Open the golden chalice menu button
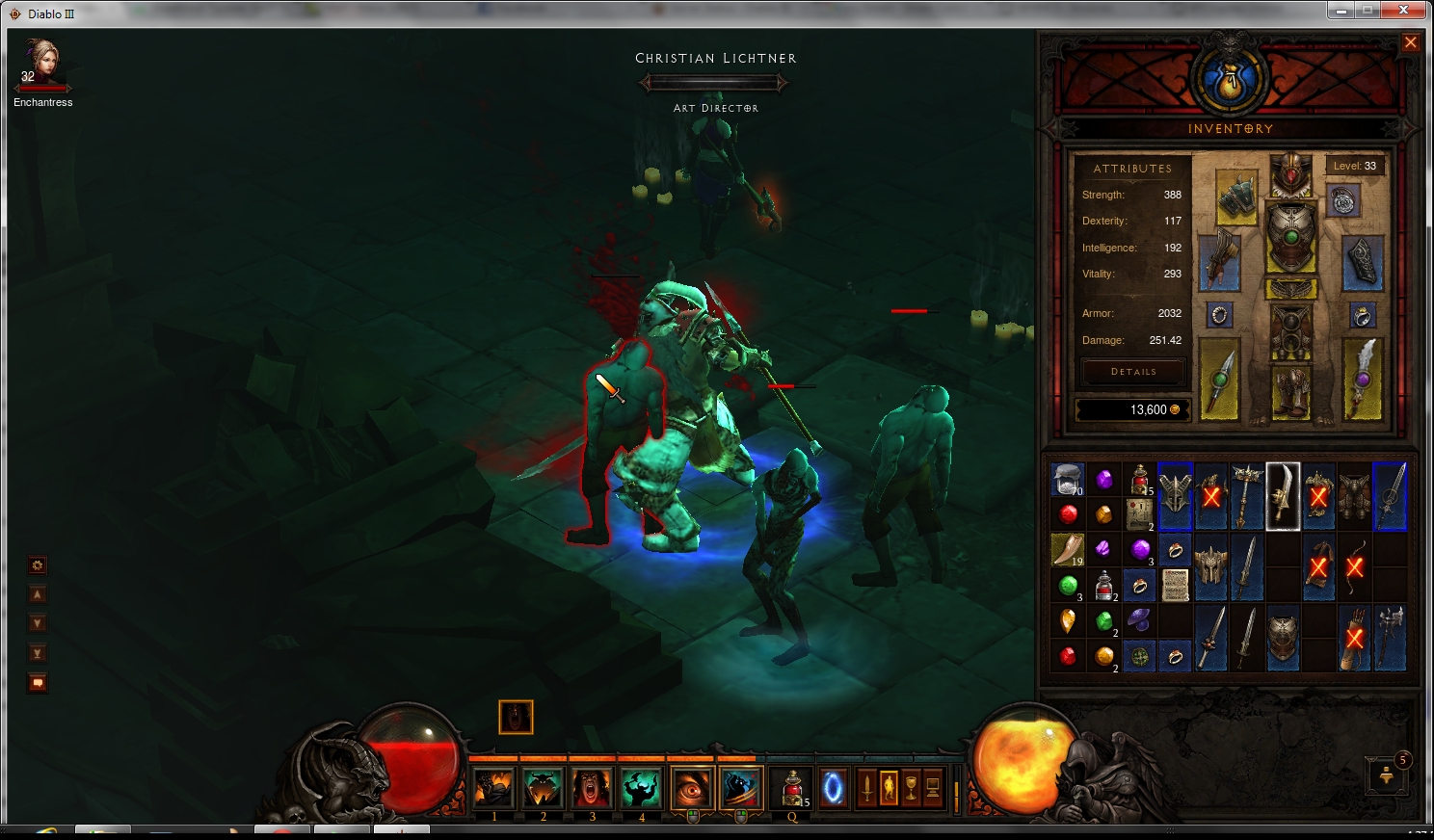 pyautogui.click(x=910, y=788)
